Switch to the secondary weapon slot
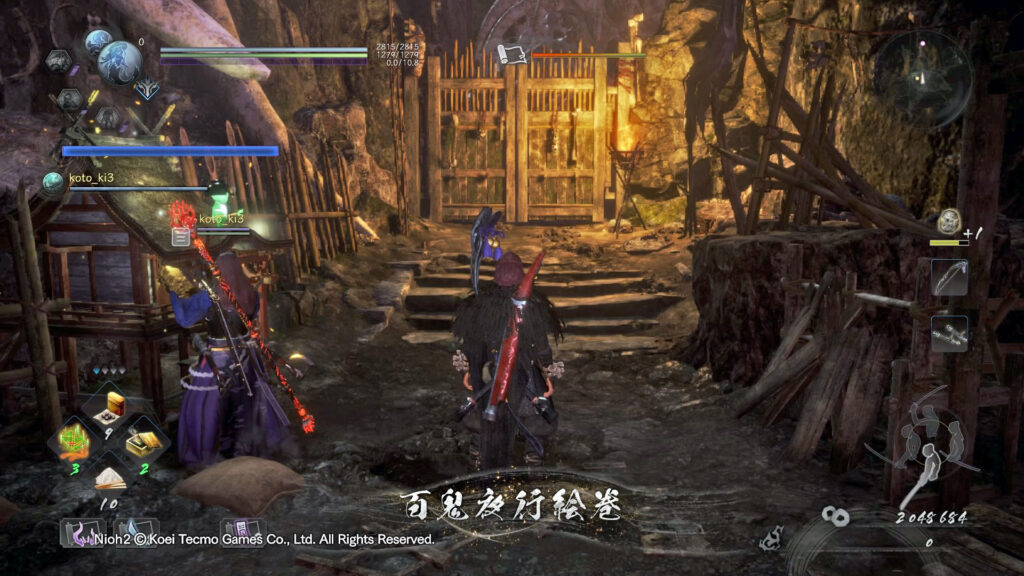This screenshot has height=576, width=1024. pyautogui.click(x=948, y=333)
